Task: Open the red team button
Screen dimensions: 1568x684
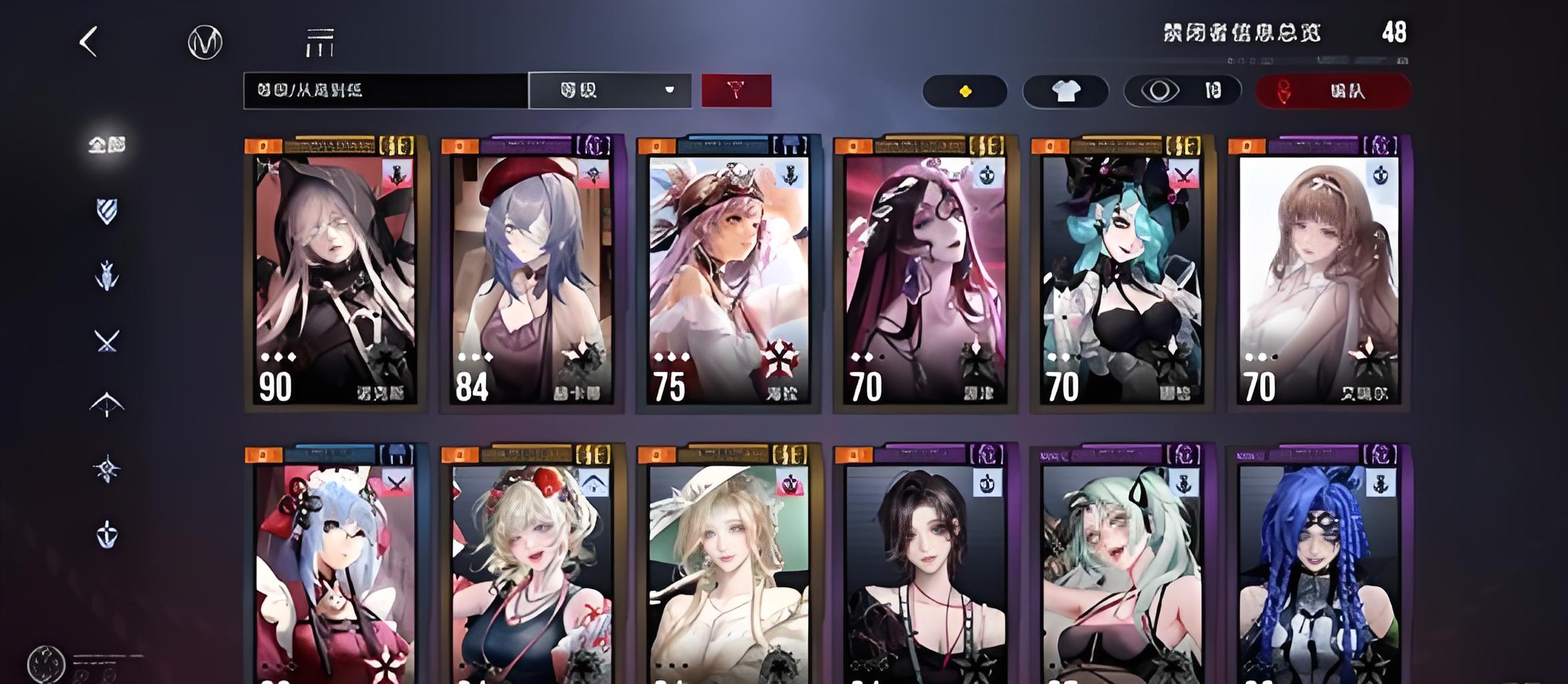Action: 1333,91
